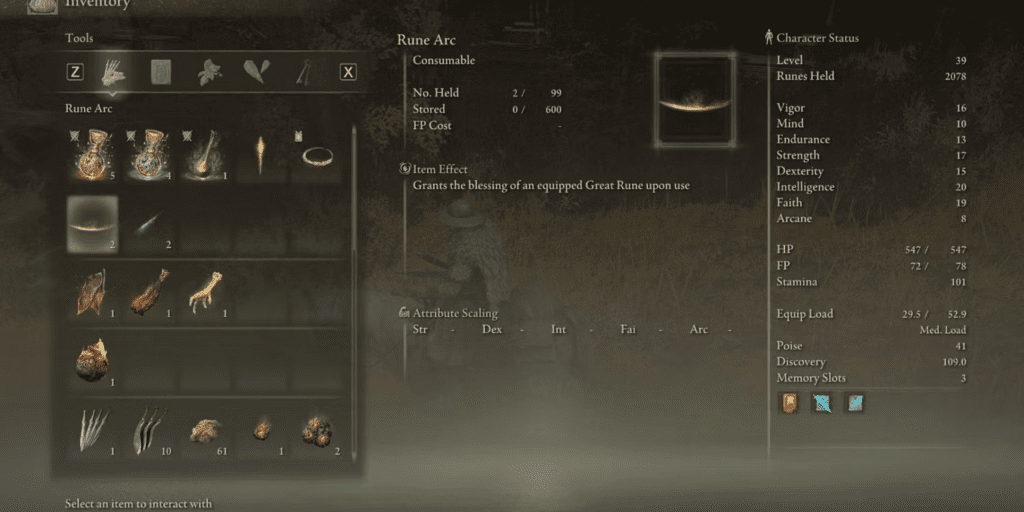
Task: Choose the curved throwing blades stack of 10
Action: (x=149, y=430)
